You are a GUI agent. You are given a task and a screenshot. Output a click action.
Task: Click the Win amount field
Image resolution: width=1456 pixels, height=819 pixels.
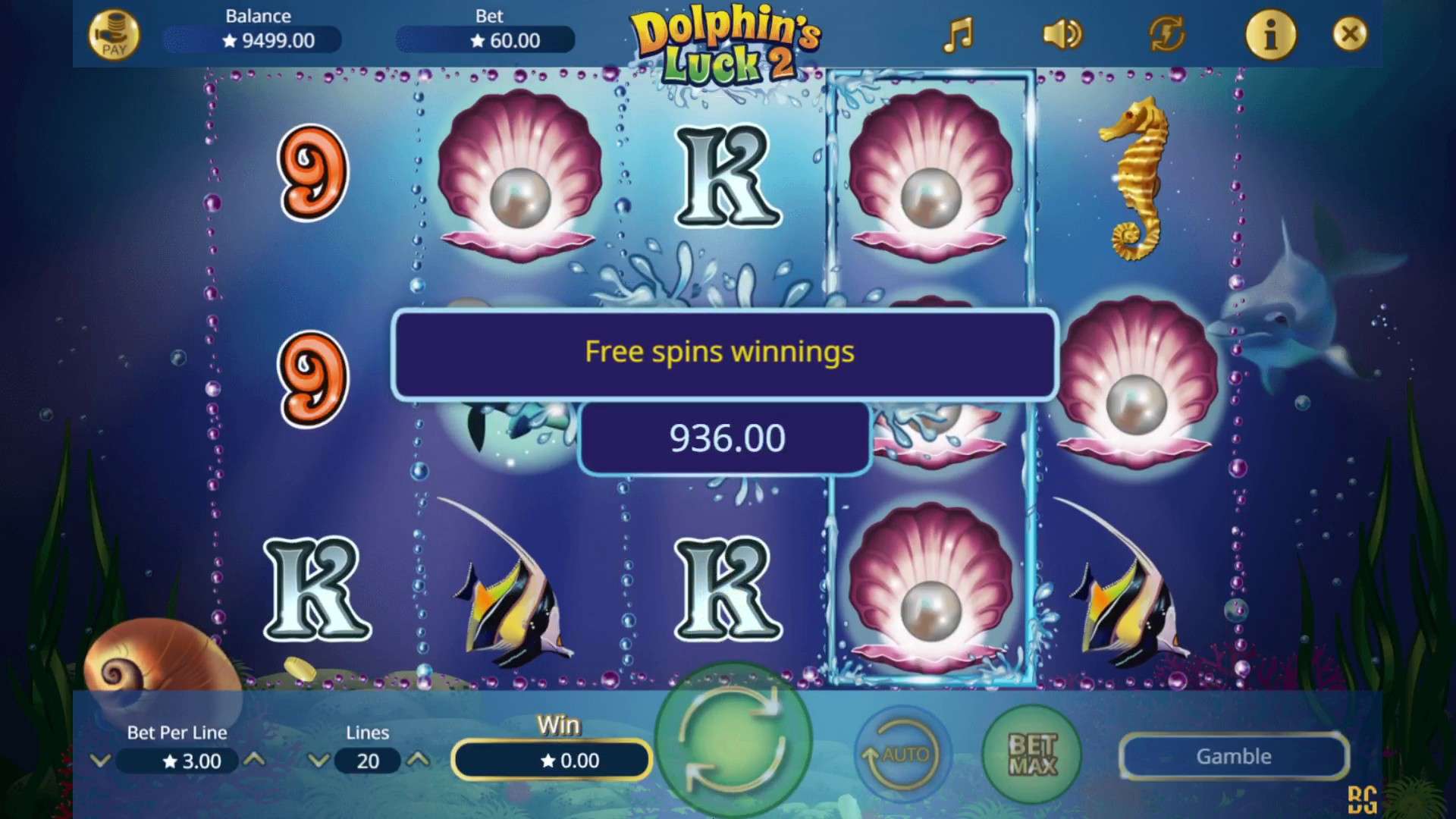tap(551, 761)
